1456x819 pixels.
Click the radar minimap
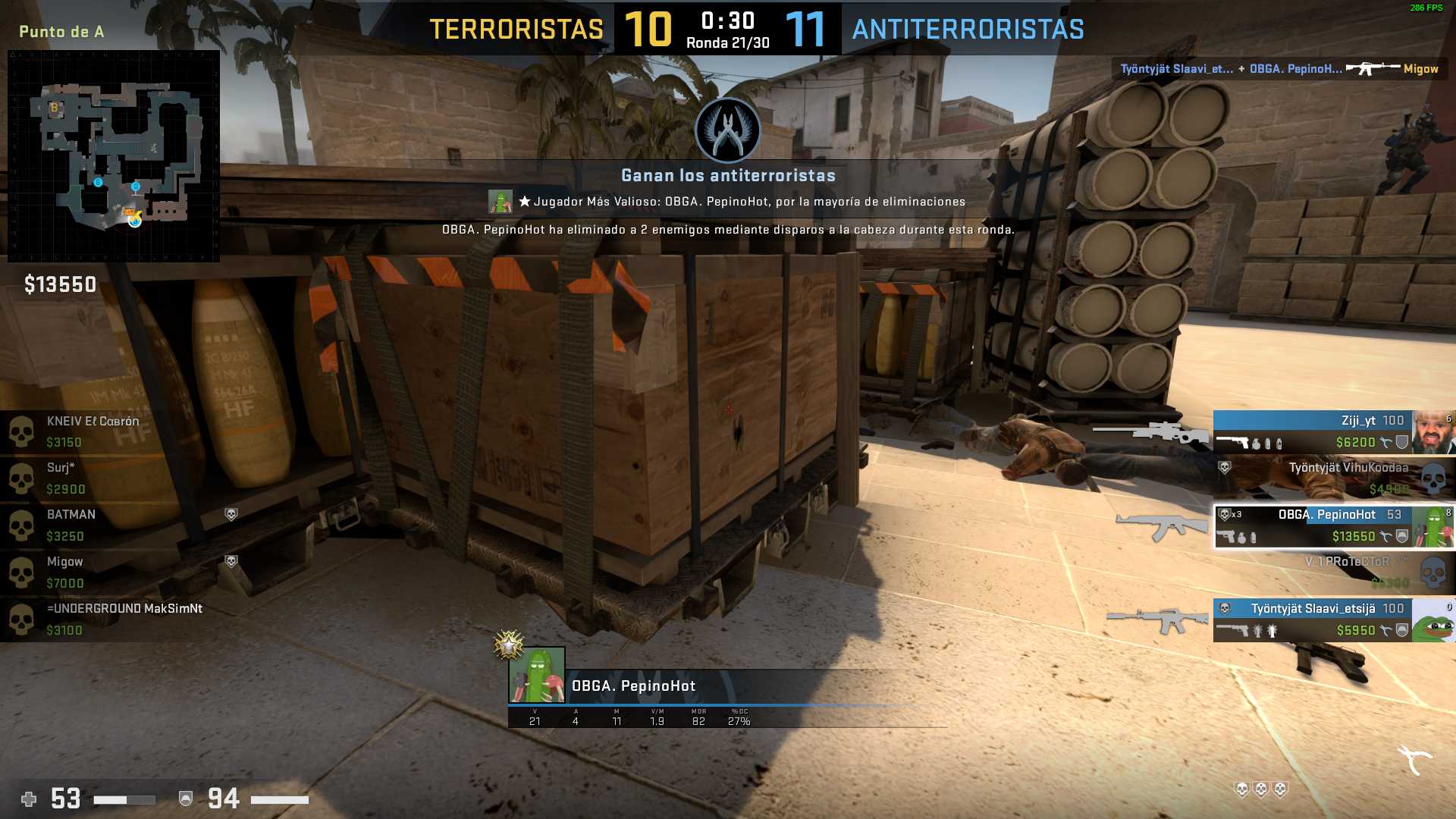click(114, 156)
